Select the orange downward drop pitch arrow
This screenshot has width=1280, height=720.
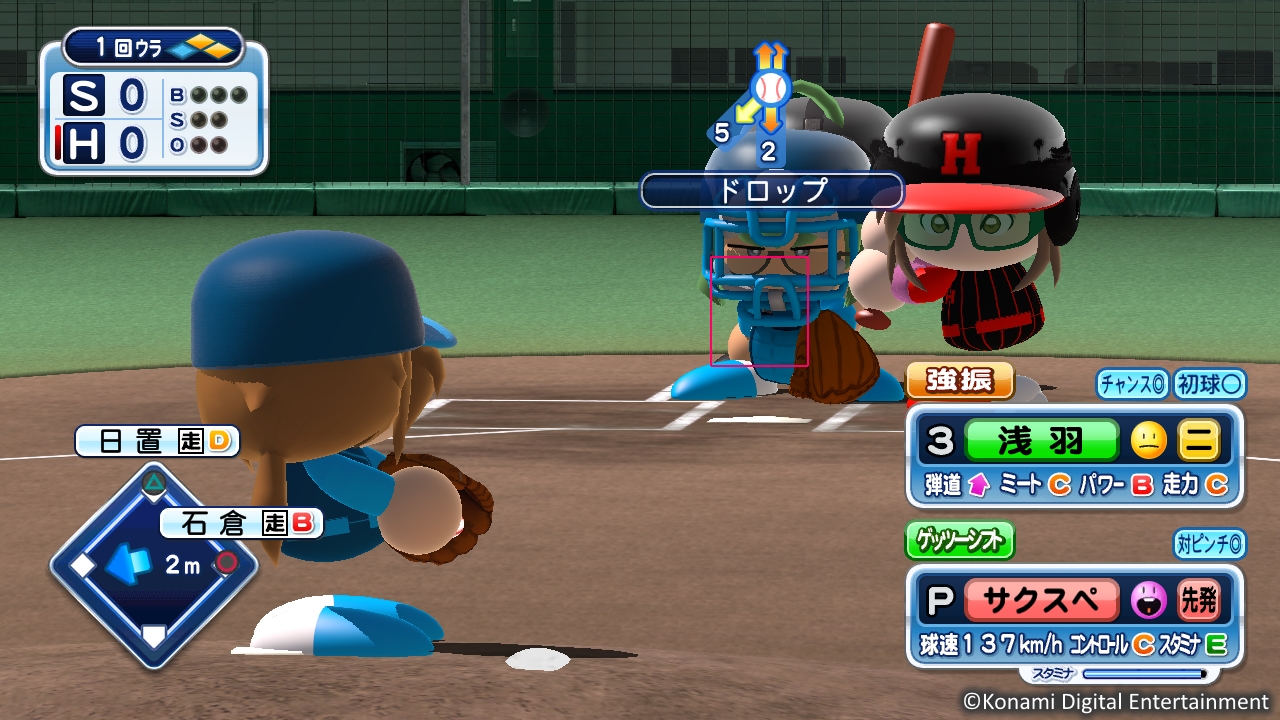tap(770, 122)
